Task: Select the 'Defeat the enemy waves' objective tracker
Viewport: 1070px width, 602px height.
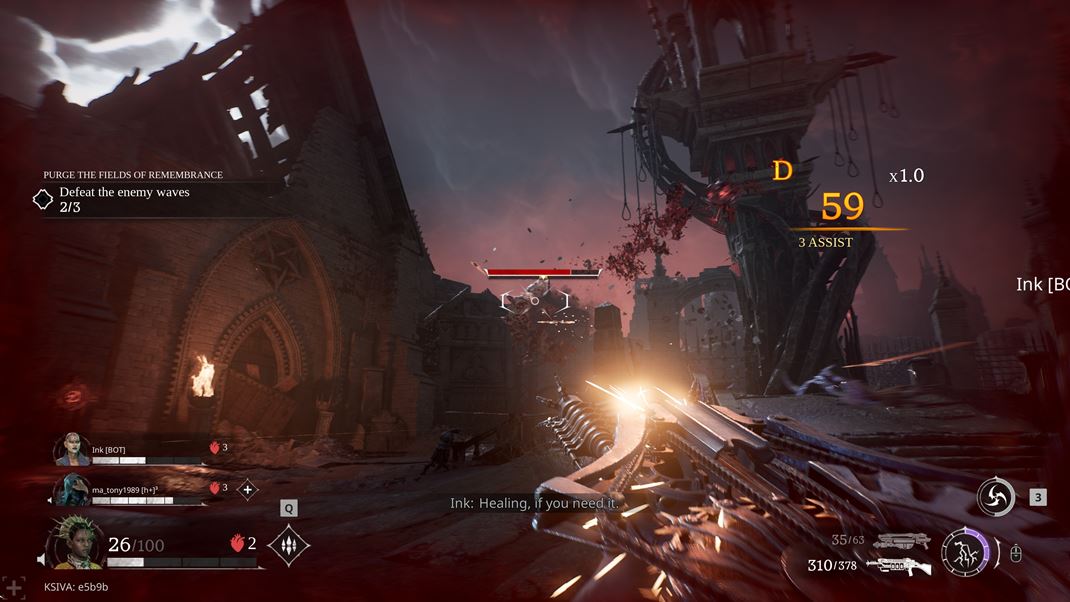Action: [124, 198]
